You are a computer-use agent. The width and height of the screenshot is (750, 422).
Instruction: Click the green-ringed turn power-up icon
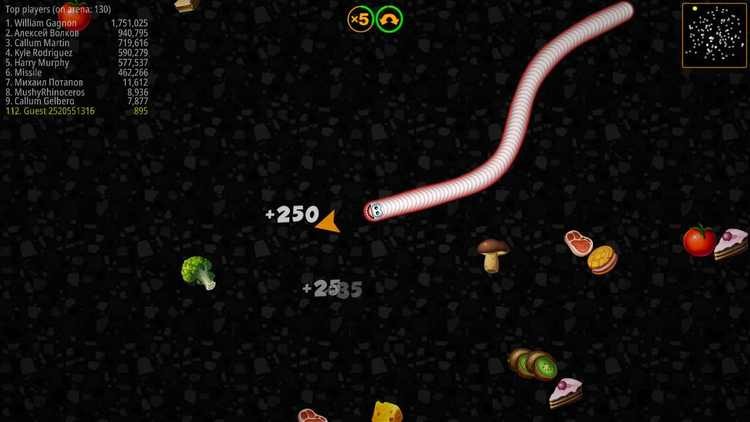click(389, 19)
